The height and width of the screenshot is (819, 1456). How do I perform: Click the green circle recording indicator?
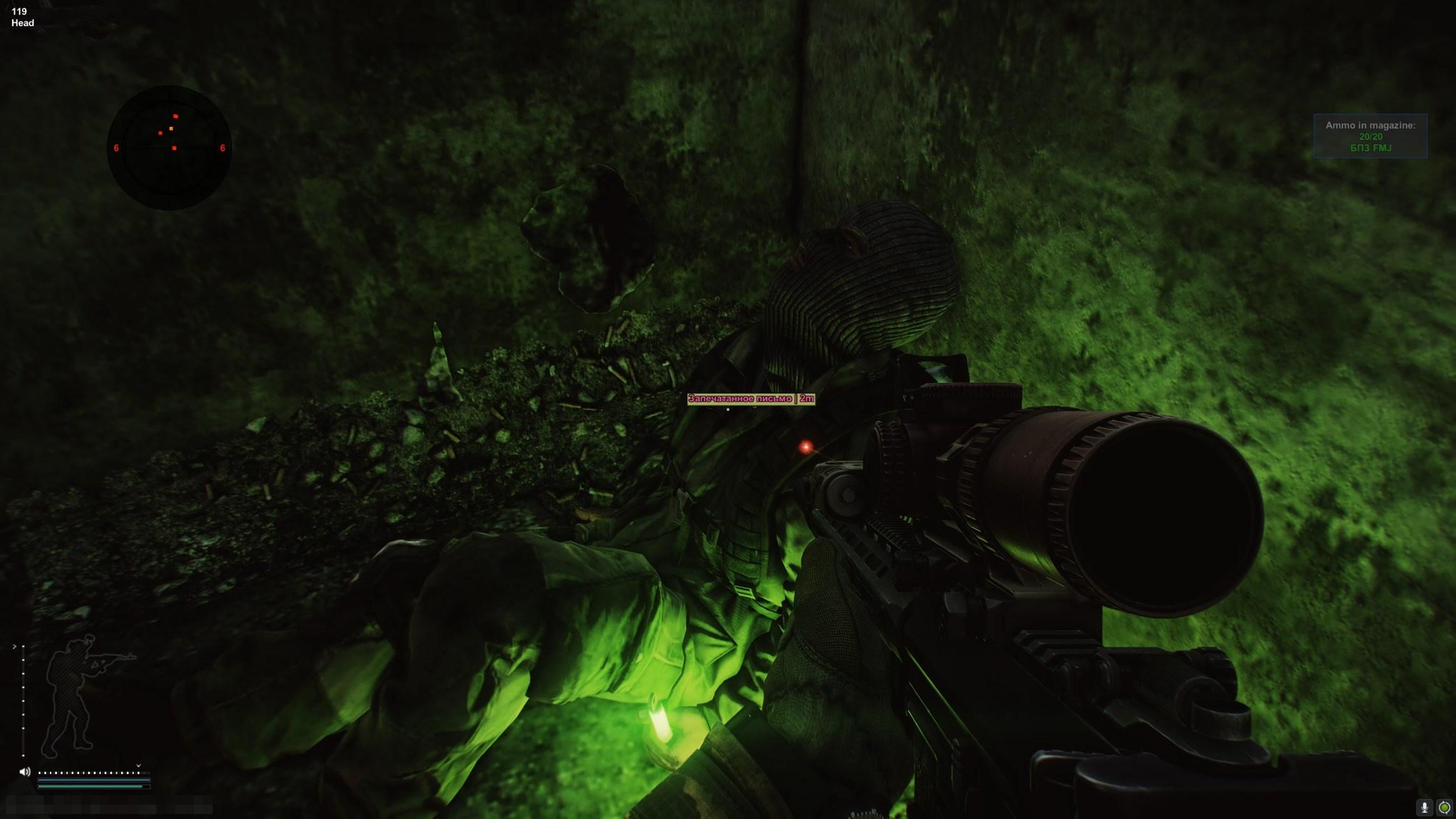1444,807
